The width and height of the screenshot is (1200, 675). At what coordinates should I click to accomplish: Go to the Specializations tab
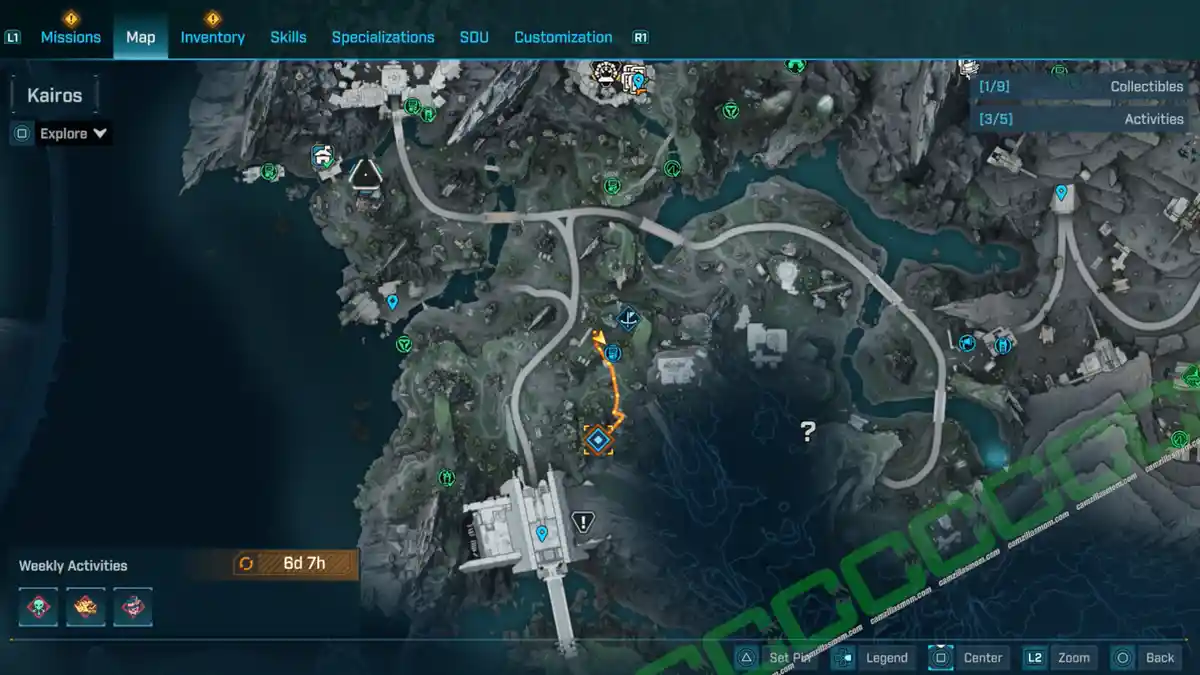[383, 37]
